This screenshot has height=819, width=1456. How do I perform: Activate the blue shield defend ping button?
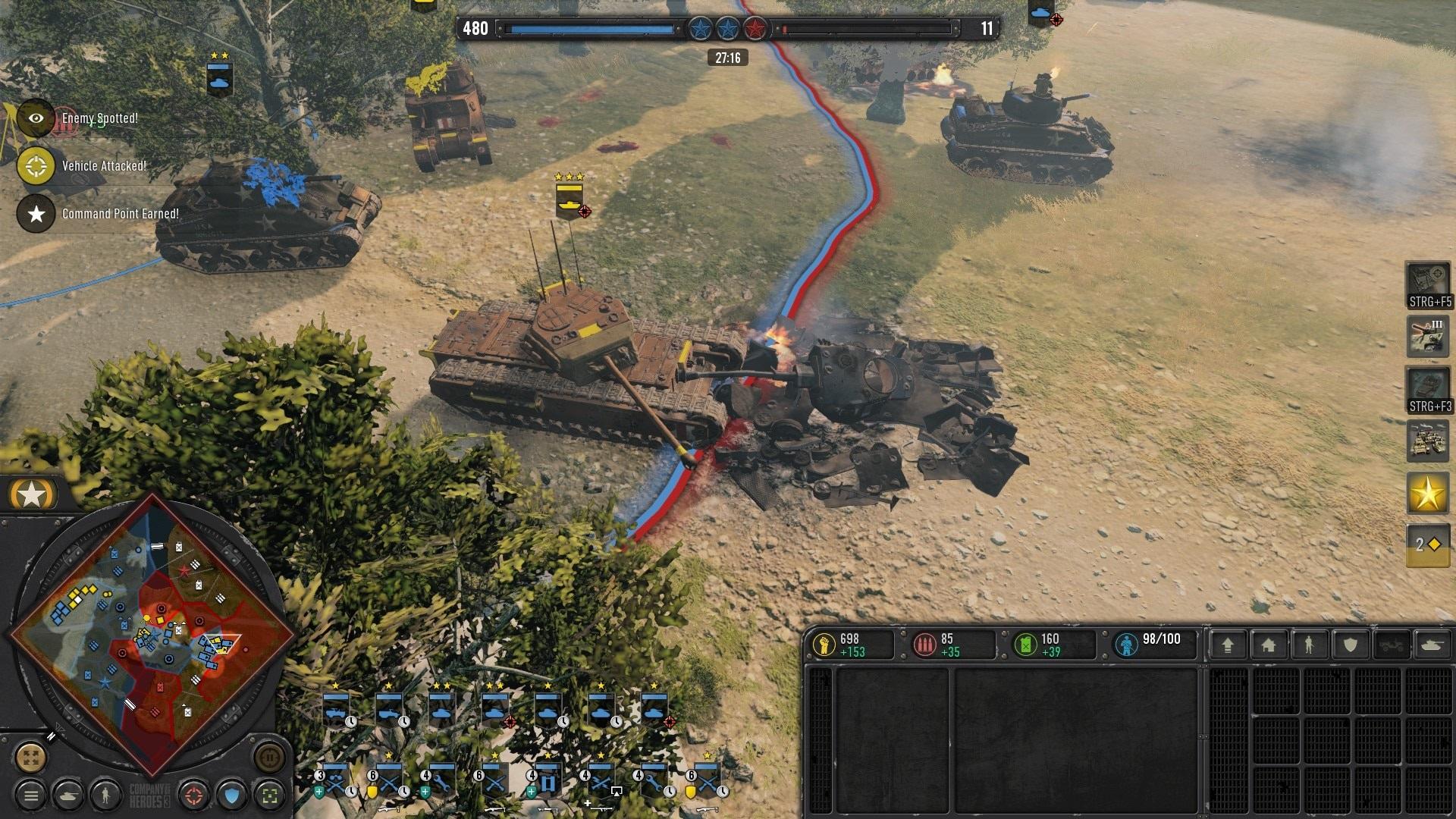coord(232,795)
